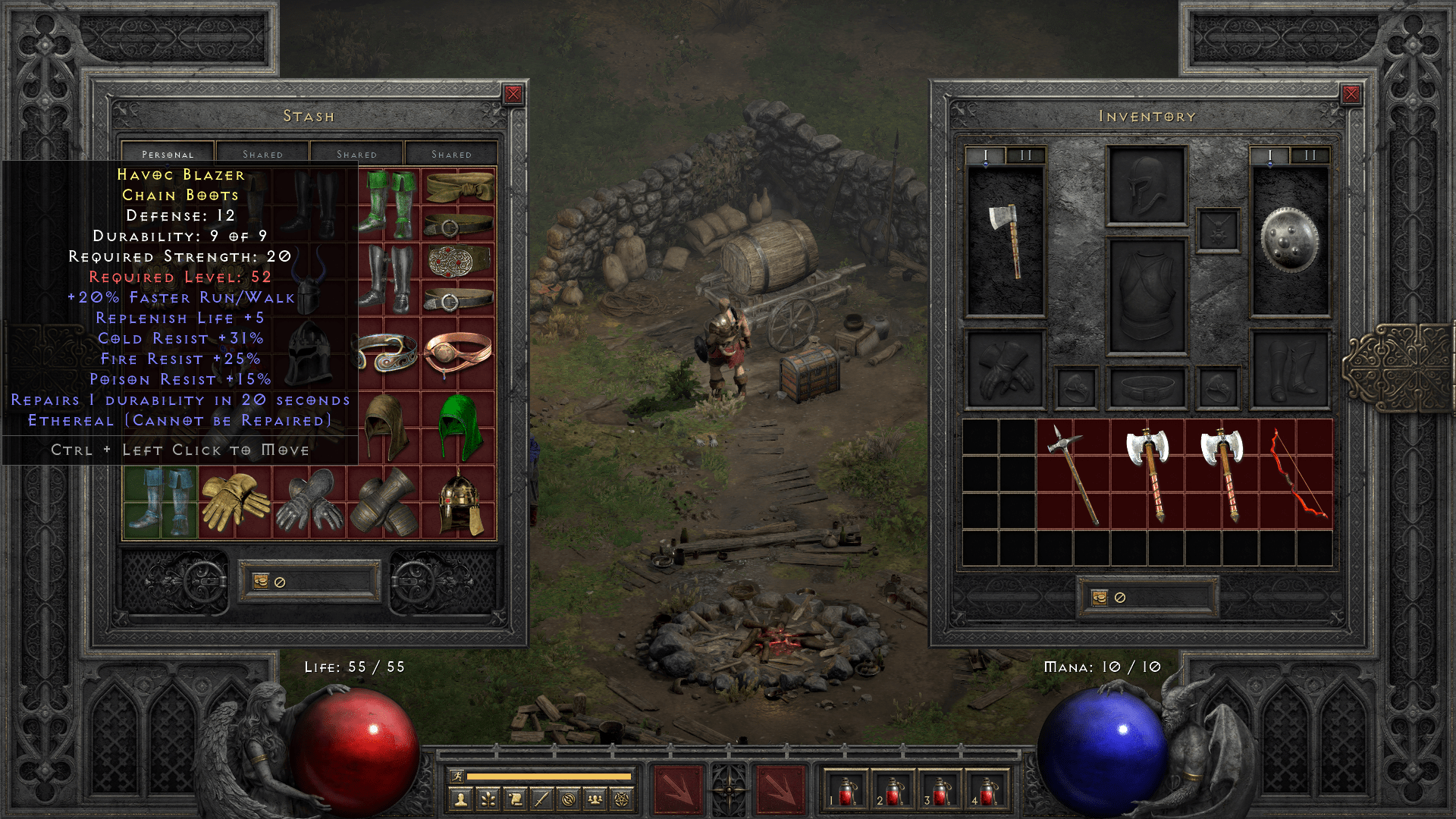
Task: Open the Character screen via the portrait icon
Action: tap(460, 799)
